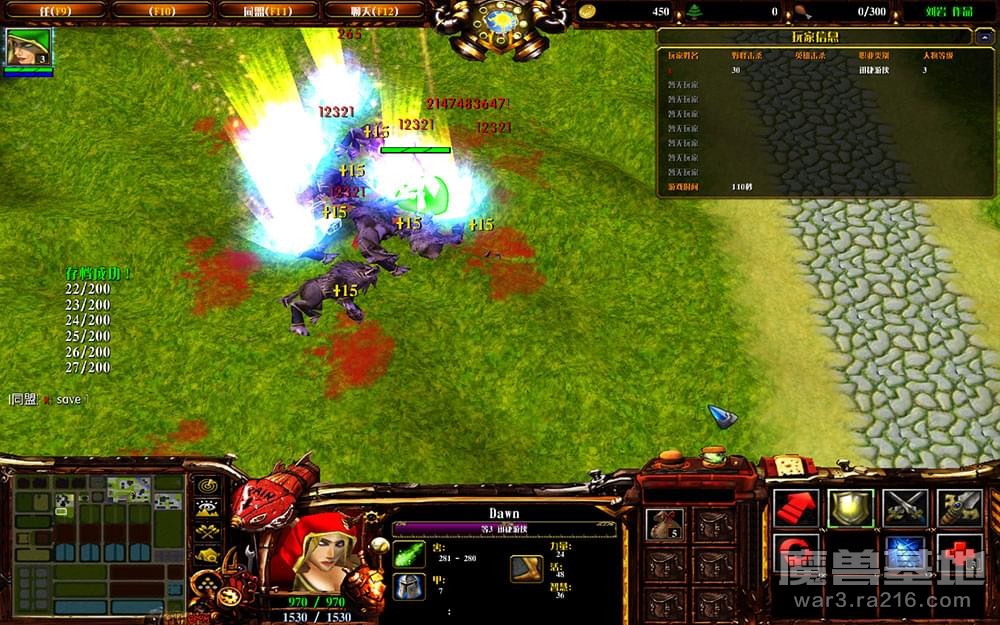Cast the blue lightning ability

point(904,553)
